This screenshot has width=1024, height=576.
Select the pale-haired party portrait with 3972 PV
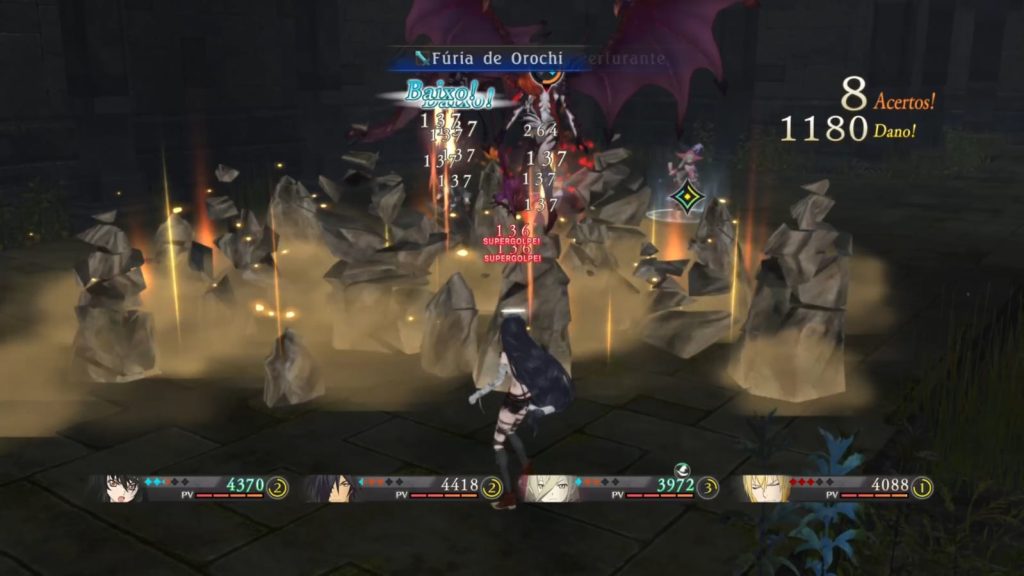pos(545,487)
